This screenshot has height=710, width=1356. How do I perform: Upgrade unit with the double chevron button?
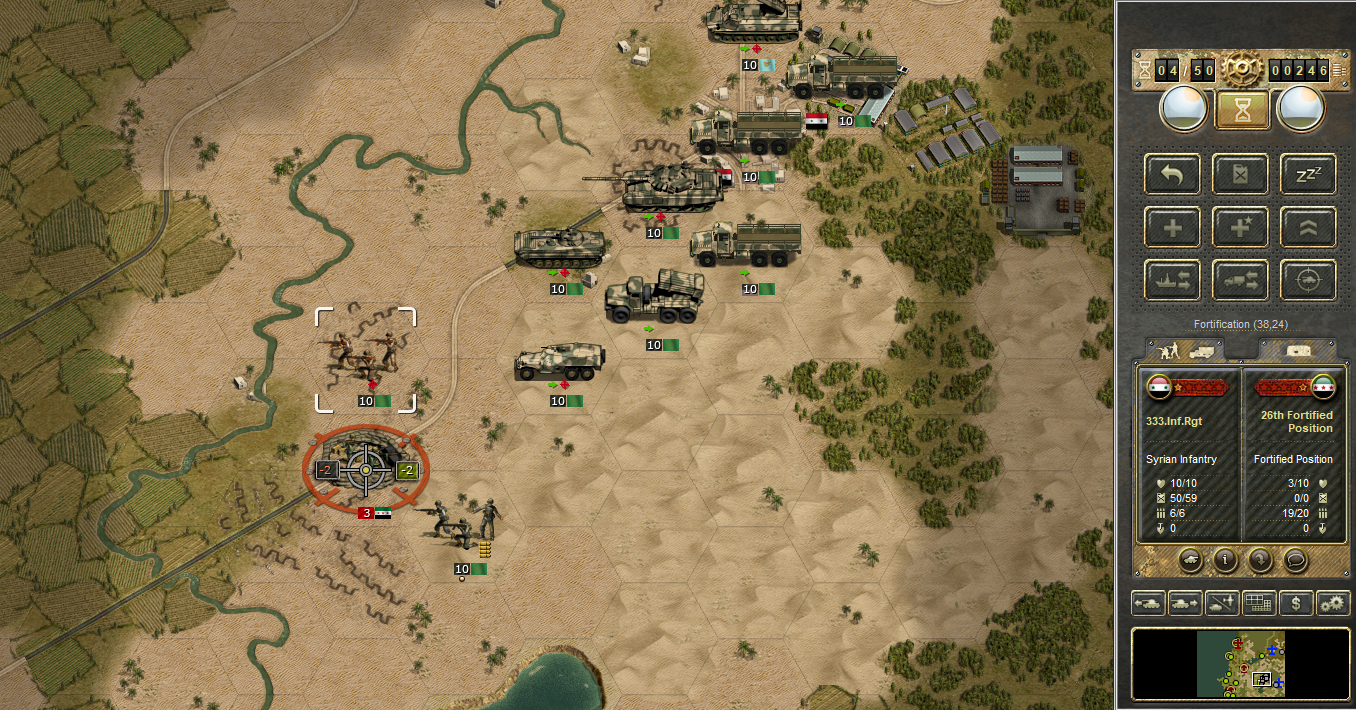pyautogui.click(x=1308, y=227)
